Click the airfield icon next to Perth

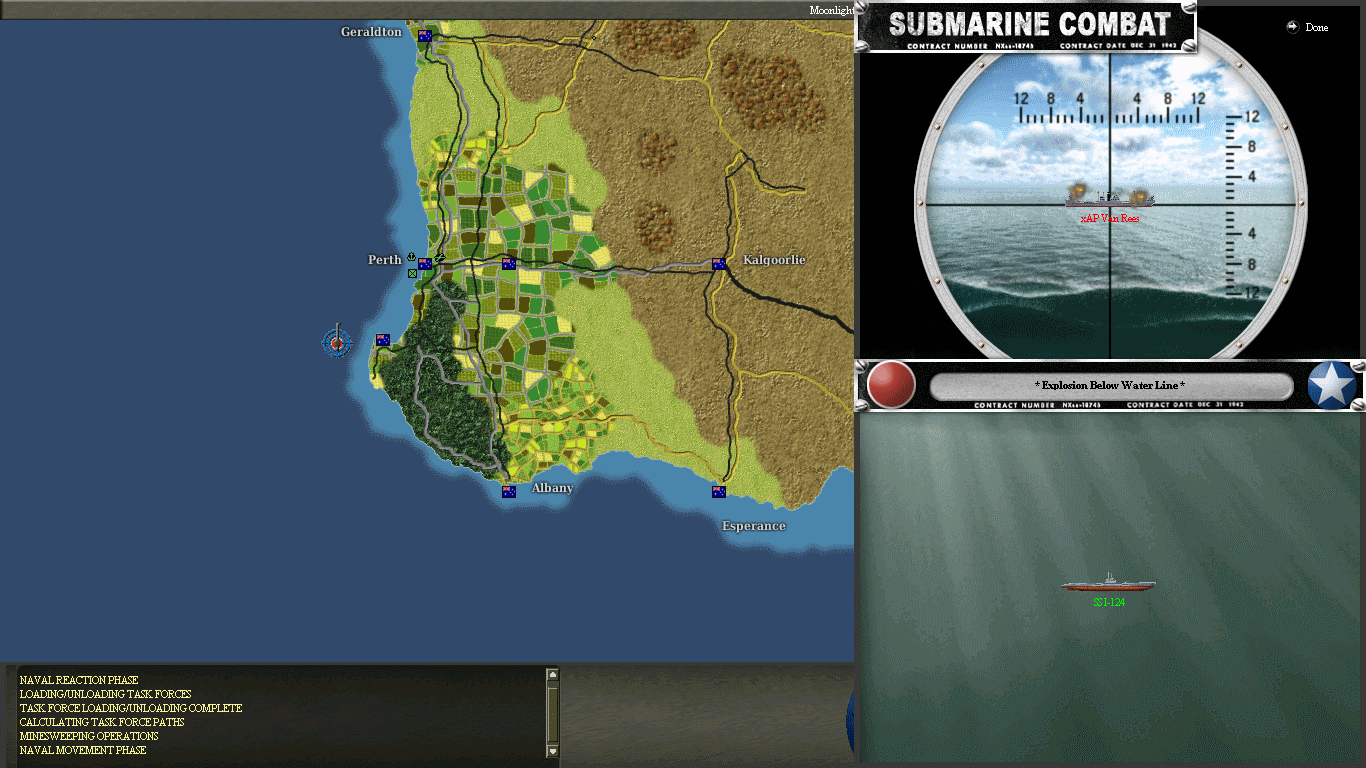(440, 258)
